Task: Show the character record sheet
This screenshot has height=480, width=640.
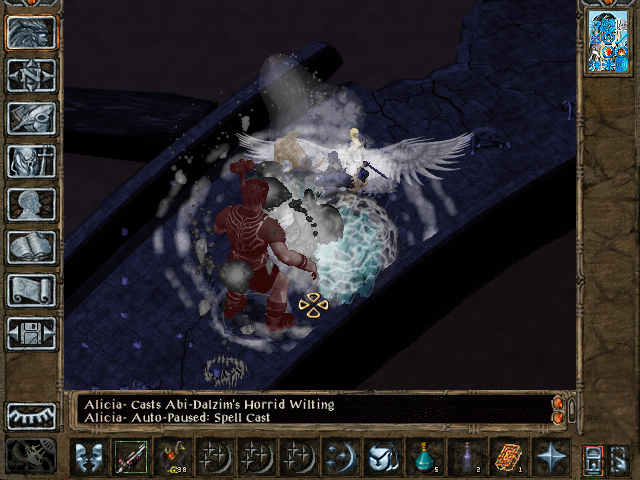Action: (x=31, y=204)
